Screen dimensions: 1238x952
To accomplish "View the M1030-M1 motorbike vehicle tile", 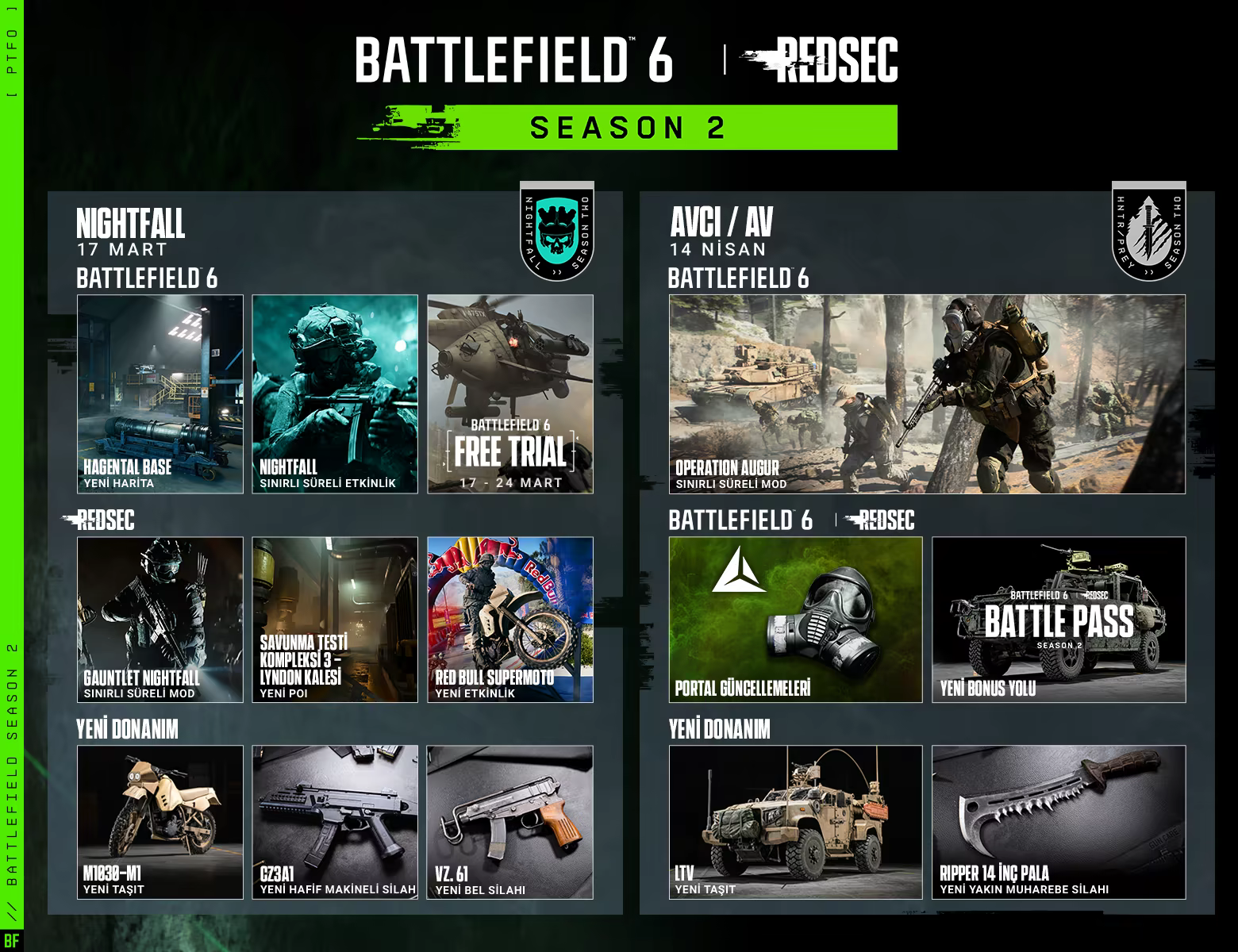I will pos(160,822).
